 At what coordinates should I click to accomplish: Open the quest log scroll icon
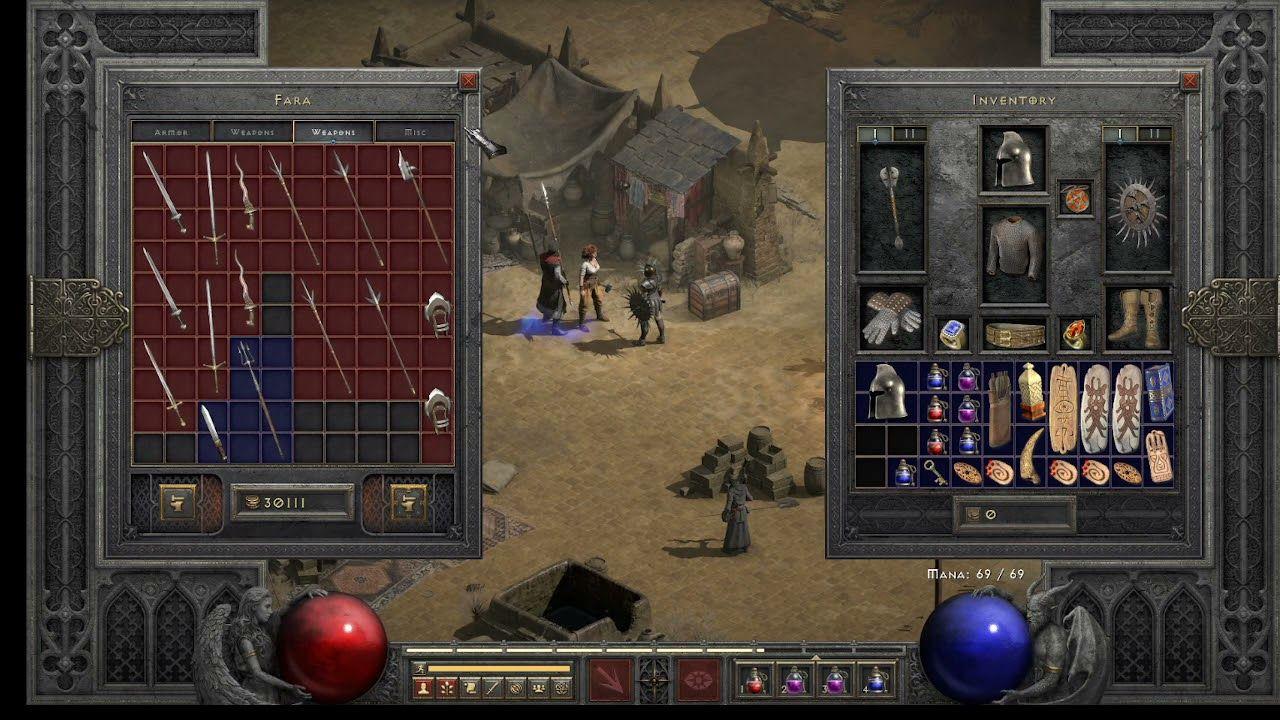470,687
